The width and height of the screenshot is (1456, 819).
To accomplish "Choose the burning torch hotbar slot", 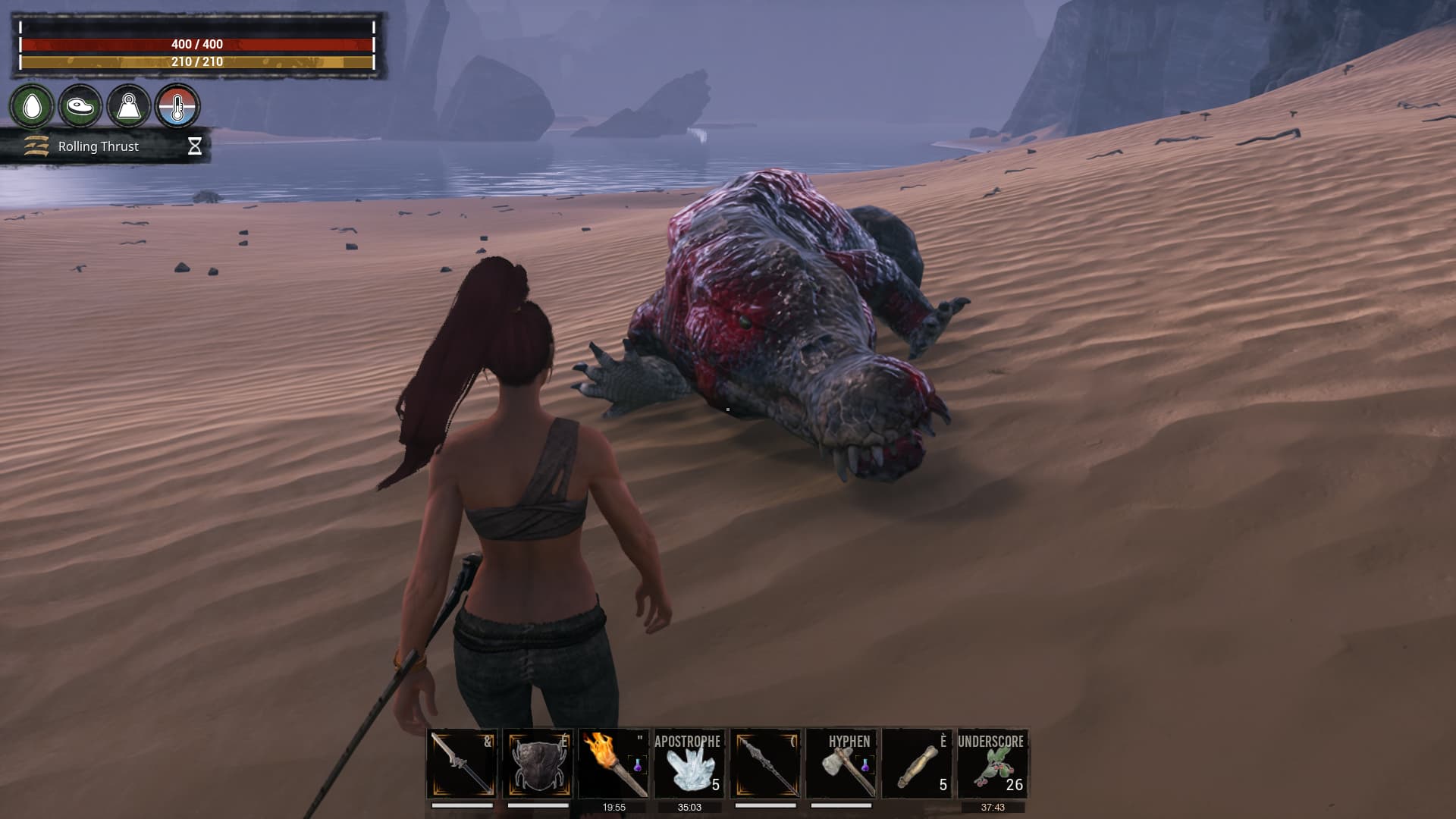I will click(613, 764).
